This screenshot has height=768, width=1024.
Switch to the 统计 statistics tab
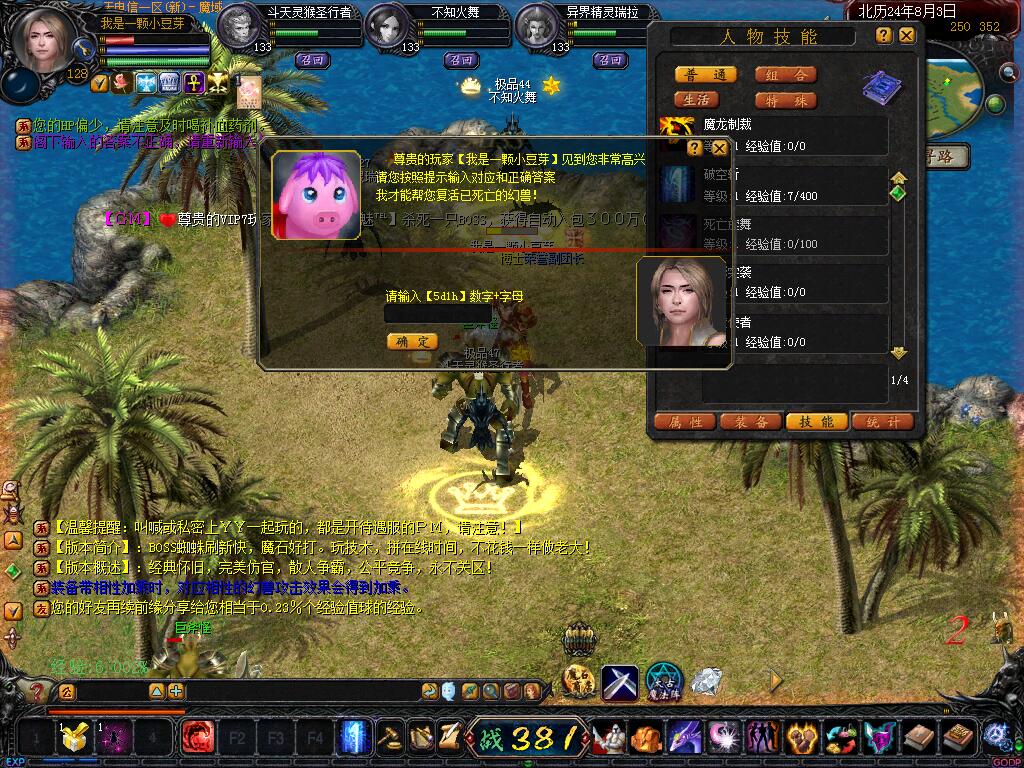click(882, 422)
